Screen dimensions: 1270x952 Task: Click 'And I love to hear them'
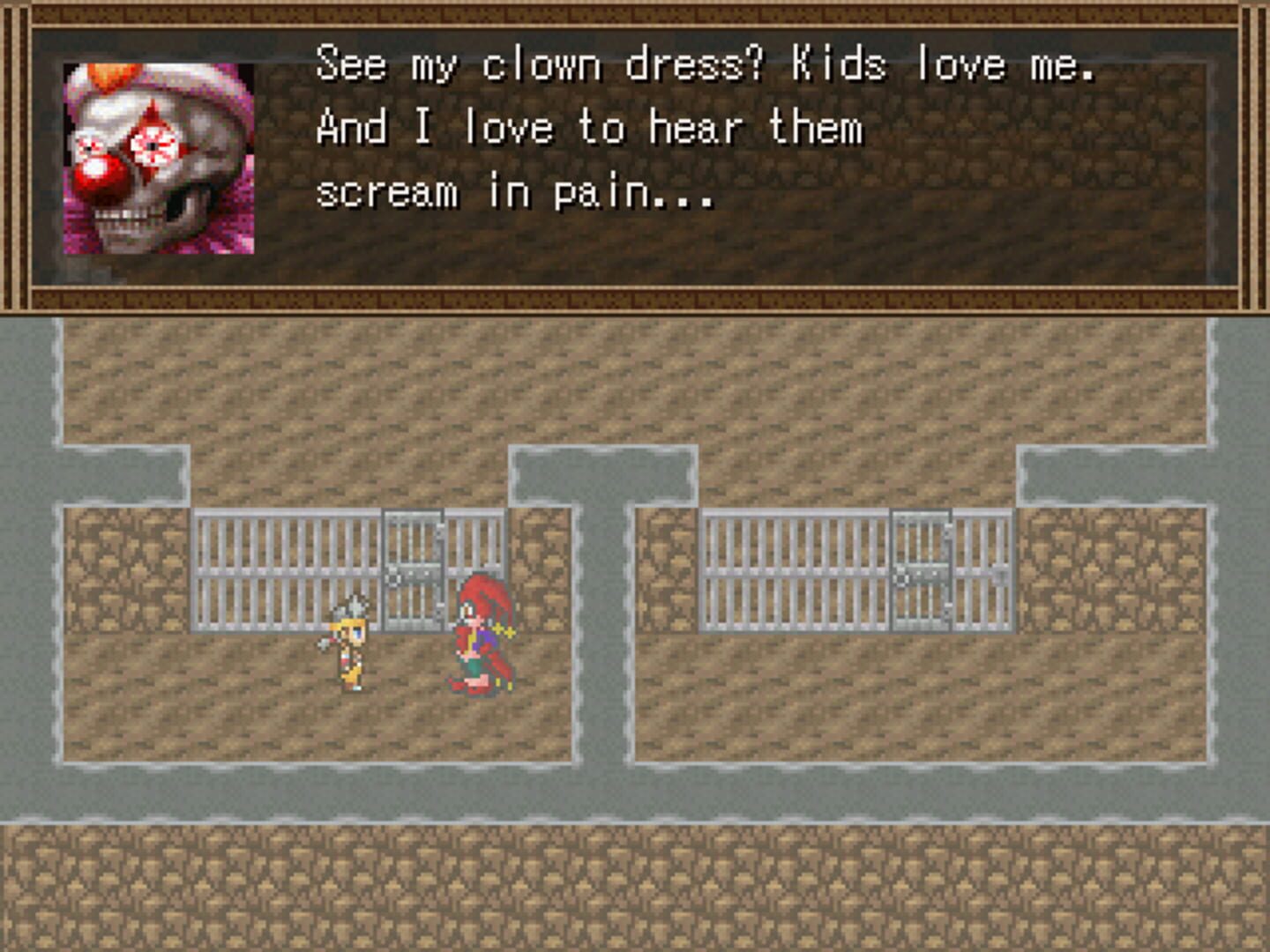(591, 127)
